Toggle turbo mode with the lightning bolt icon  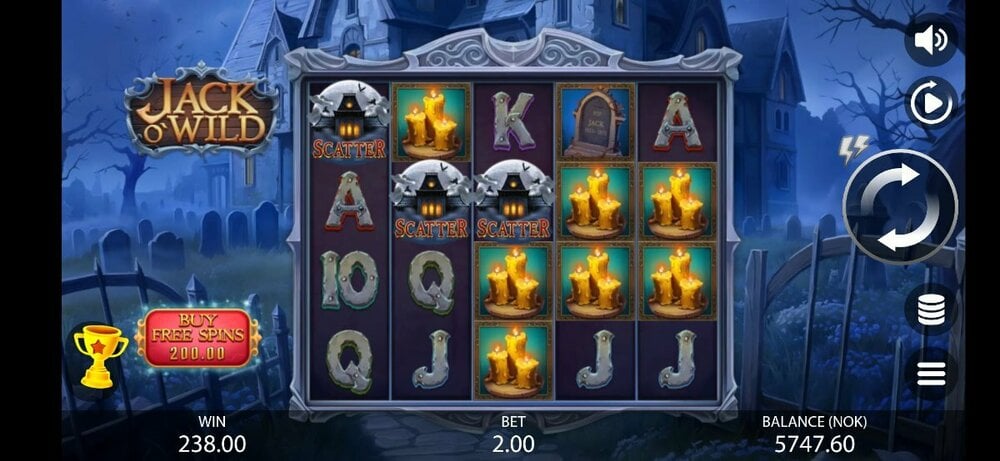[x=853, y=149]
